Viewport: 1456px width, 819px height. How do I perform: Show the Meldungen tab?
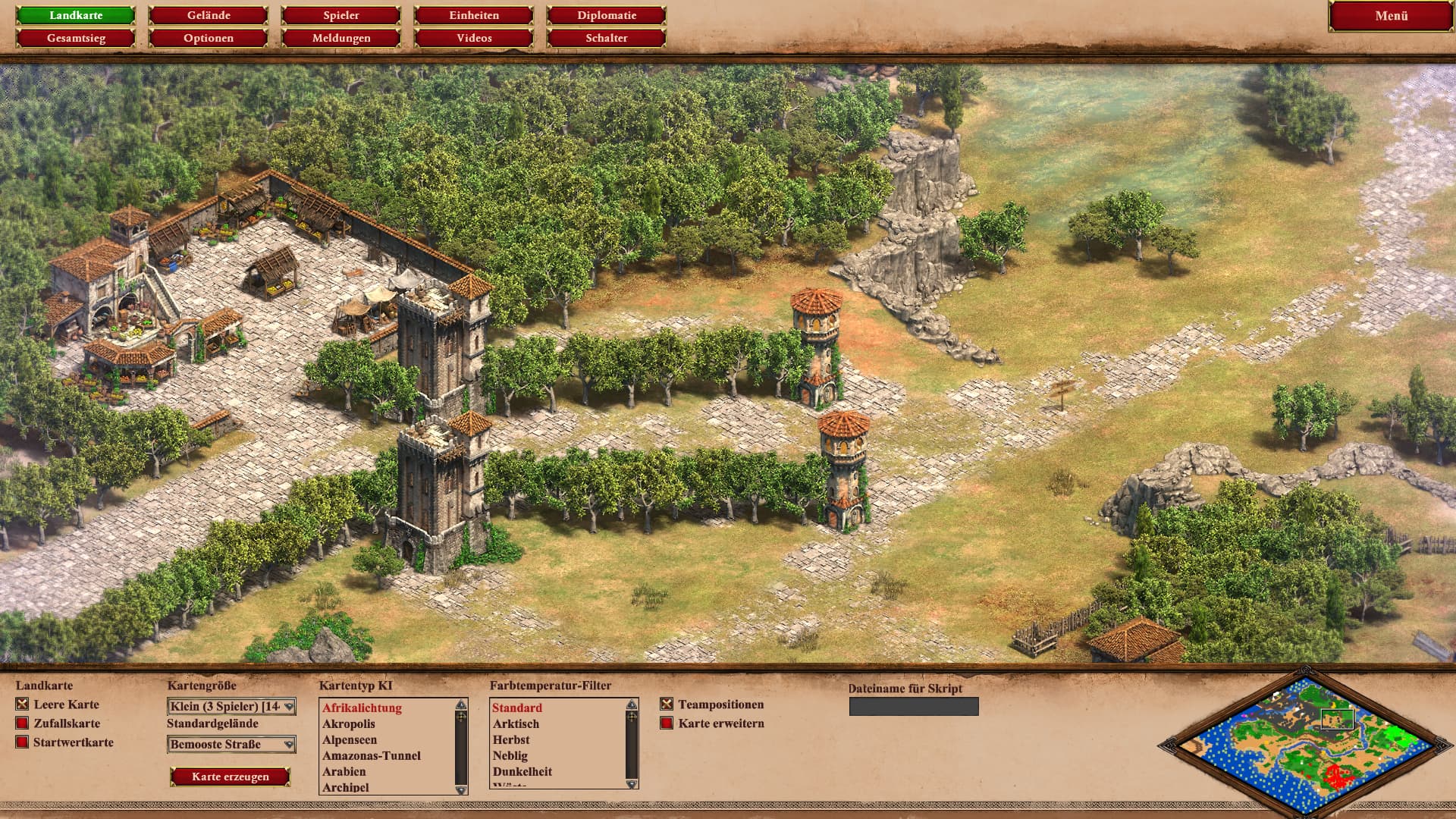click(341, 38)
